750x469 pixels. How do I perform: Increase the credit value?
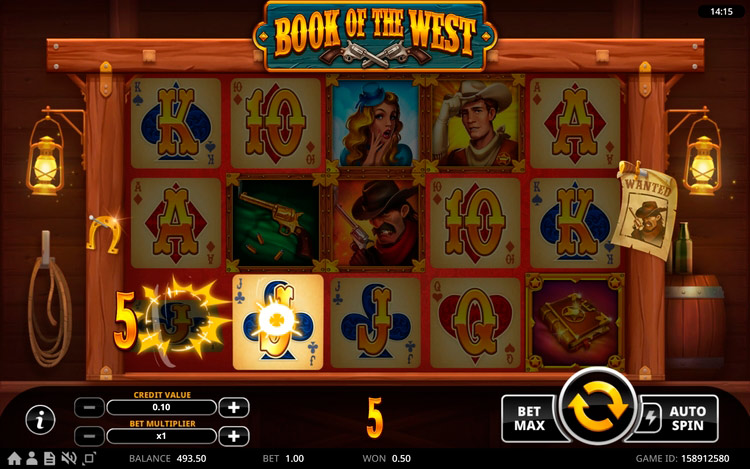click(233, 407)
